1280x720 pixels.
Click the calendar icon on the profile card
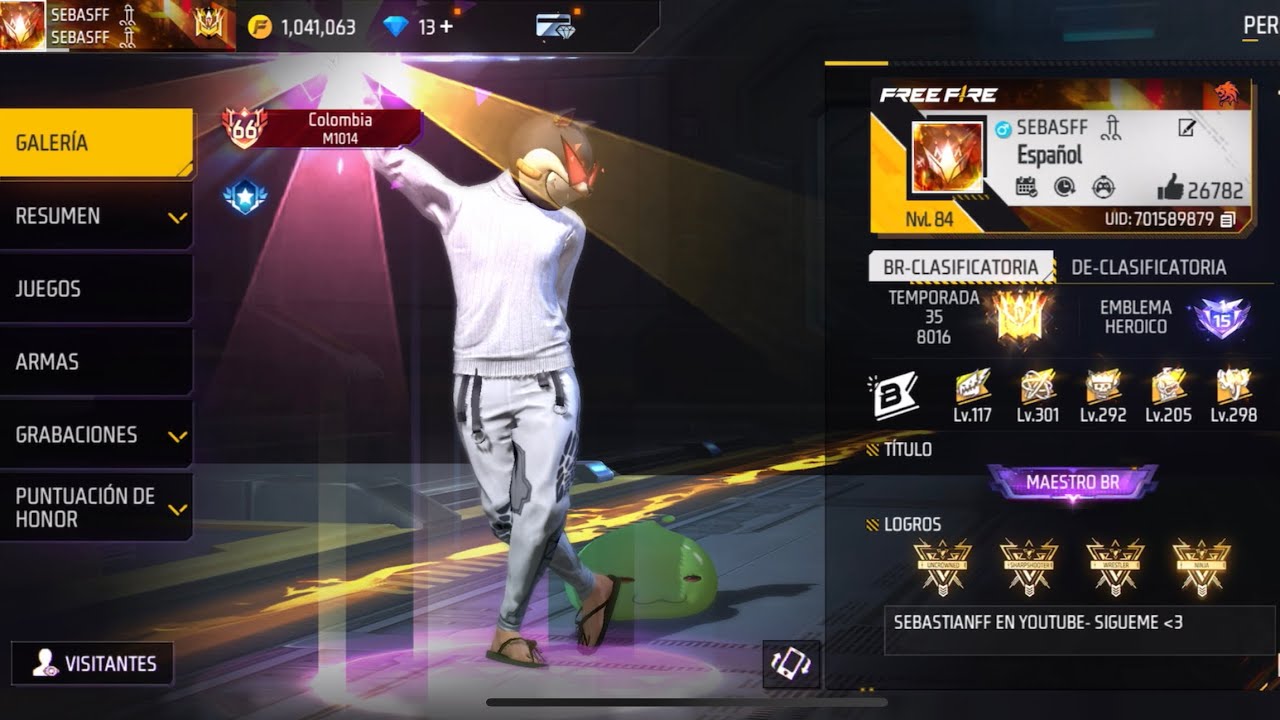point(1026,187)
